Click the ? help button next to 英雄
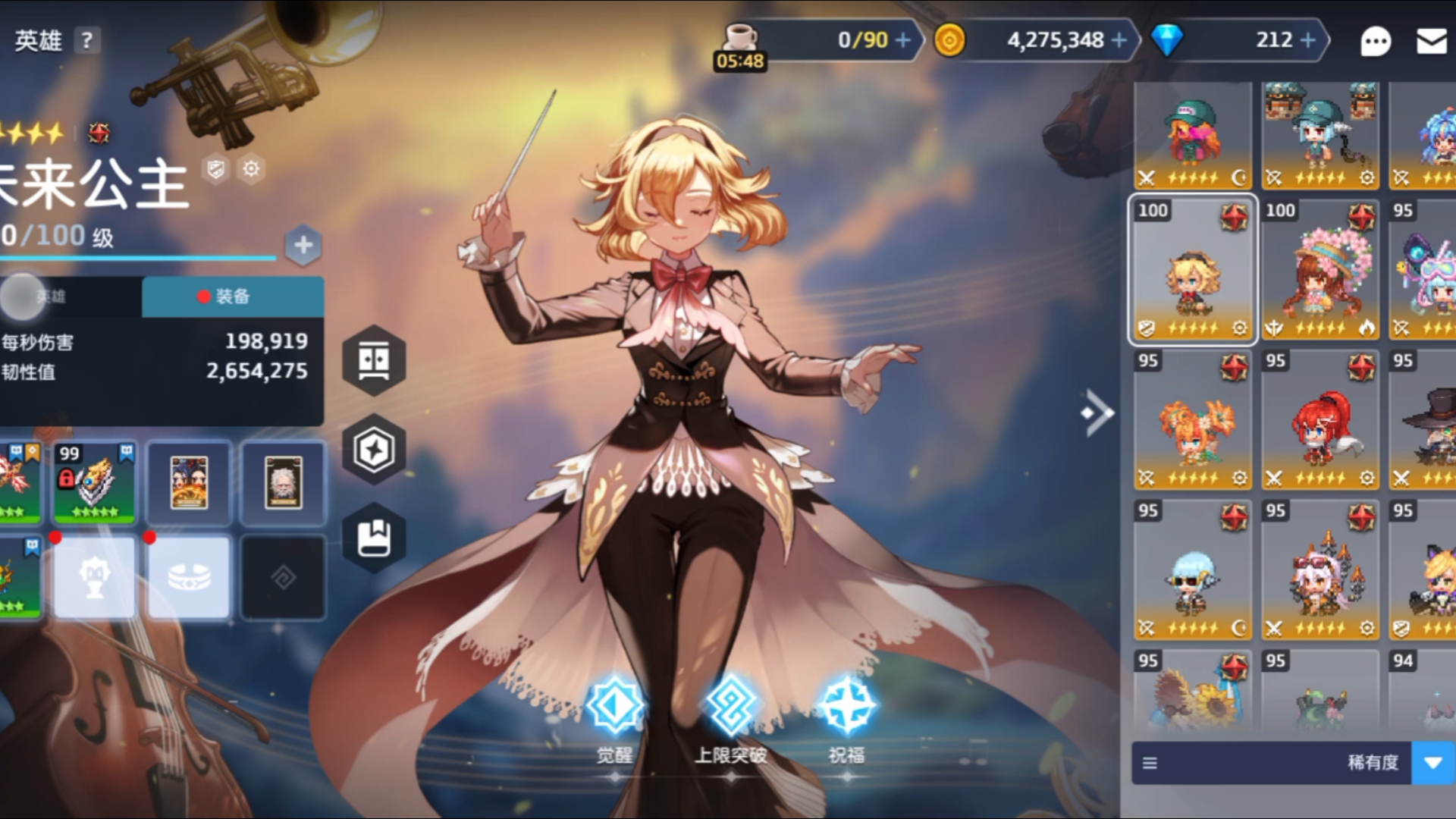The height and width of the screenshot is (819, 1456). [x=86, y=41]
